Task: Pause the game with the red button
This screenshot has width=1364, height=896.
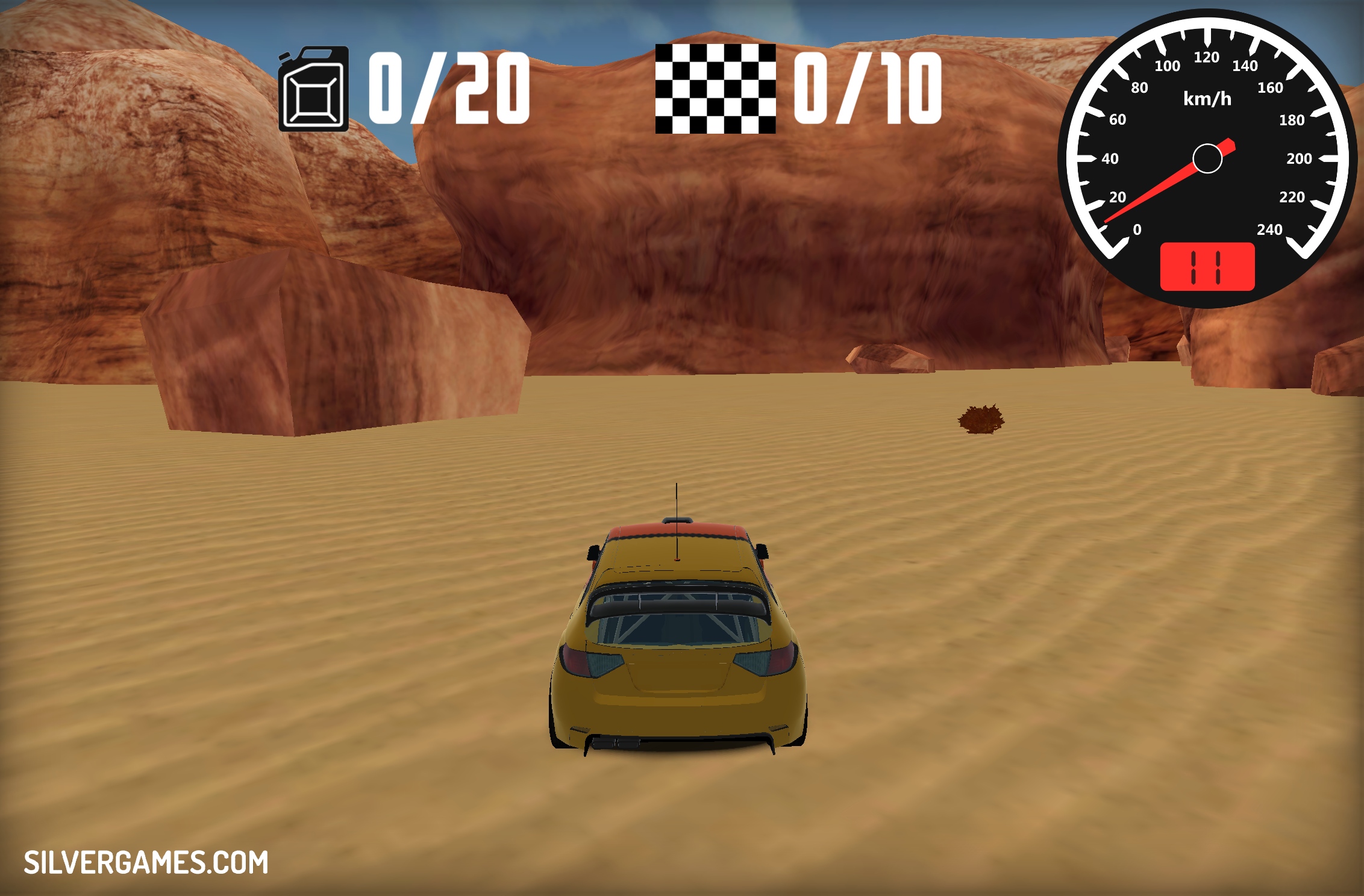Action: coord(1207,267)
